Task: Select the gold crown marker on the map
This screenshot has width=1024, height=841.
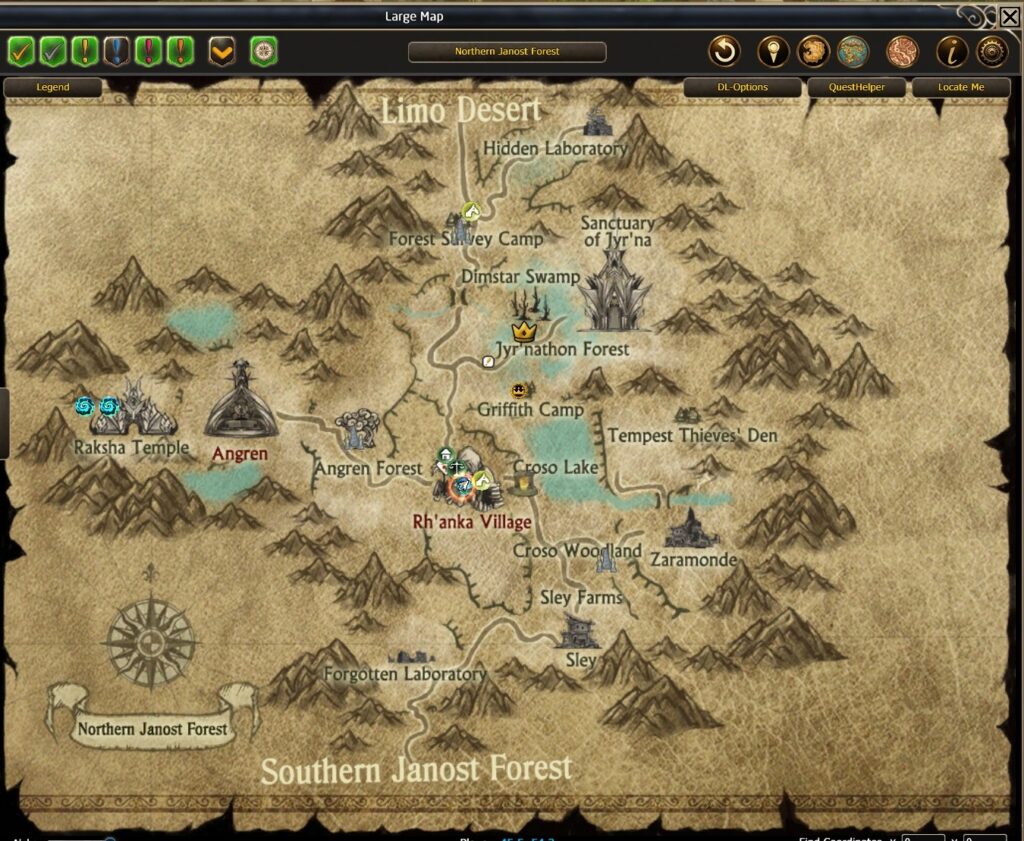Action: tap(522, 330)
